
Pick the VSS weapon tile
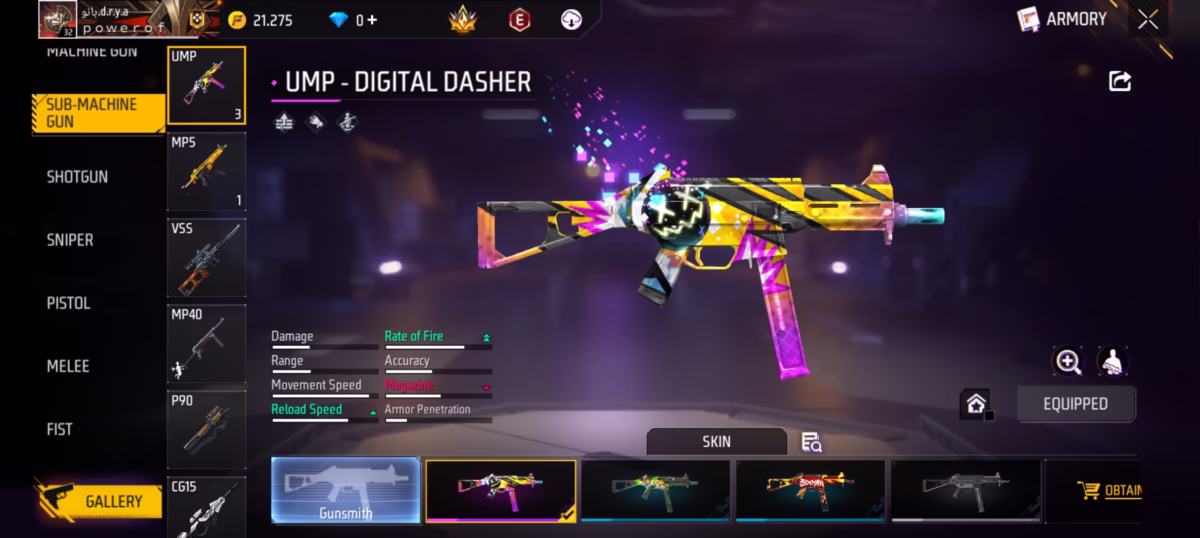coord(206,258)
